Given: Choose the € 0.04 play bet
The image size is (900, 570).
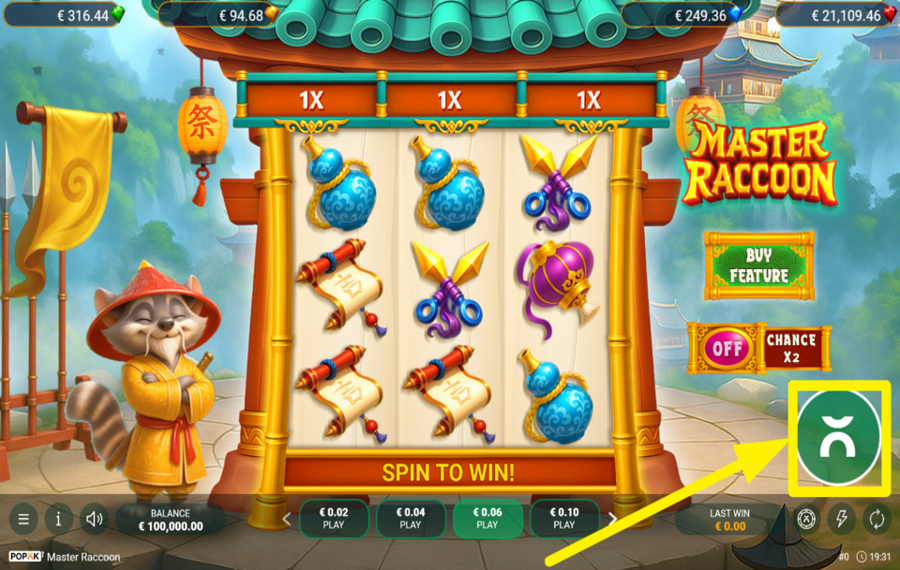Looking at the screenshot, I should pyautogui.click(x=411, y=518).
